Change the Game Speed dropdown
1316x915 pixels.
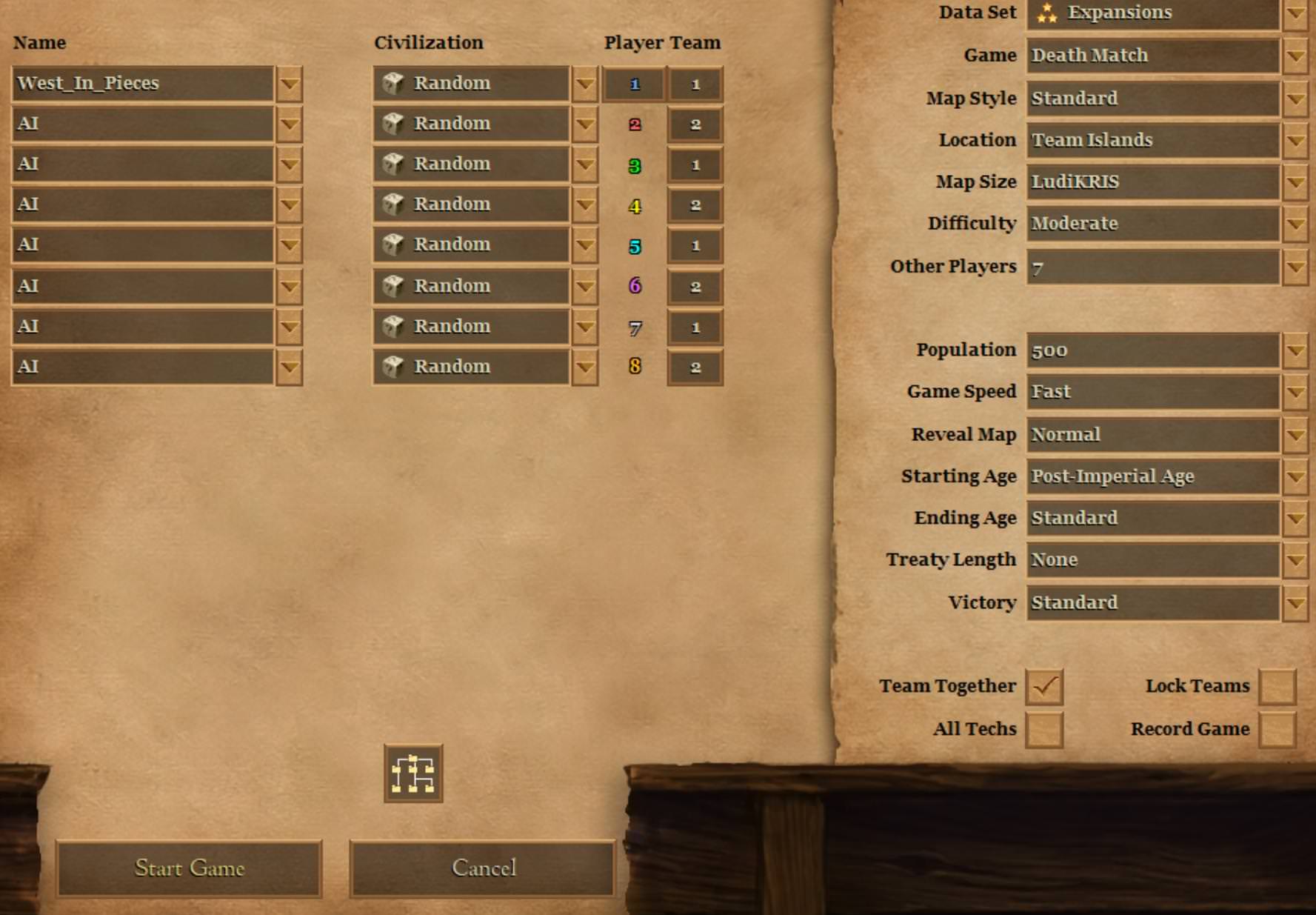(x=1295, y=392)
